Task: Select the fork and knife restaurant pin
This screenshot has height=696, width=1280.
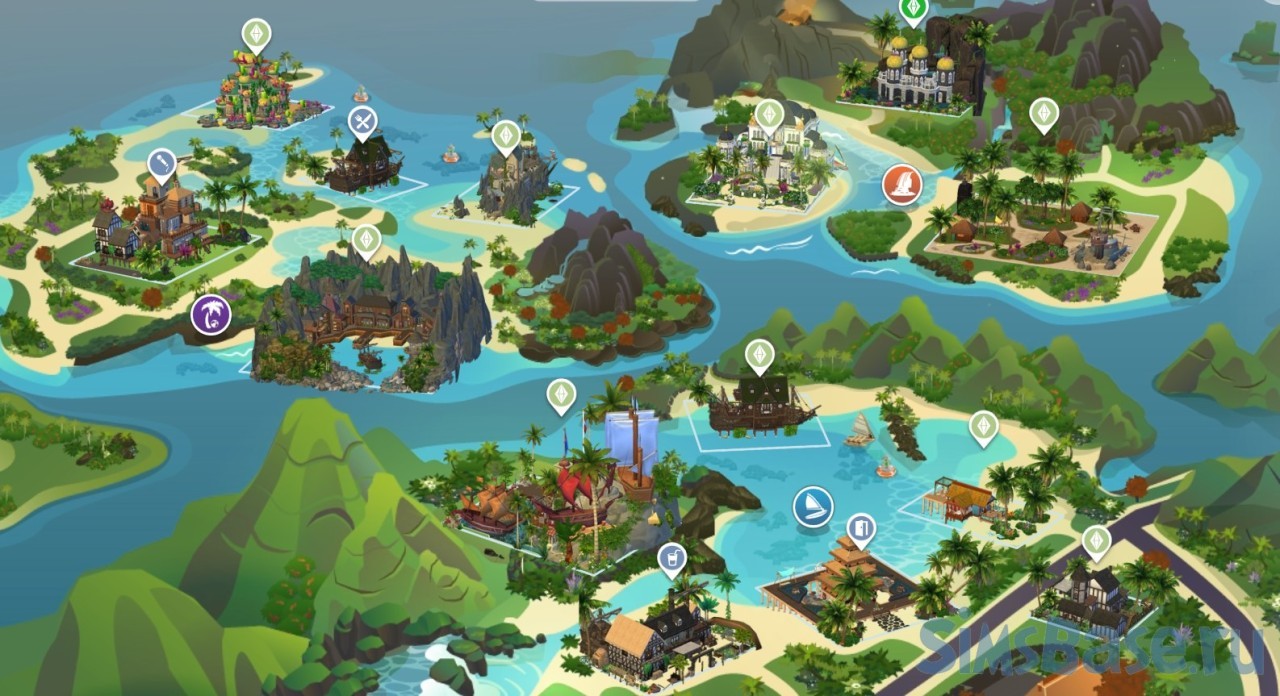Action: [x=362, y=123]
